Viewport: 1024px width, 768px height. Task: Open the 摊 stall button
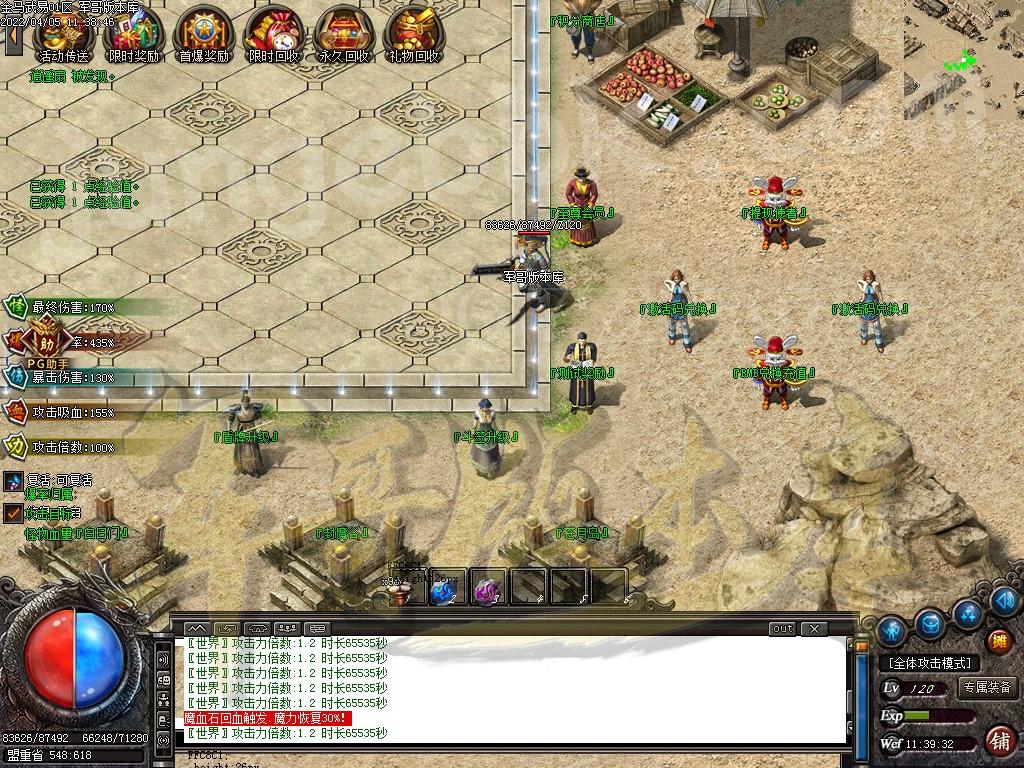998,640
